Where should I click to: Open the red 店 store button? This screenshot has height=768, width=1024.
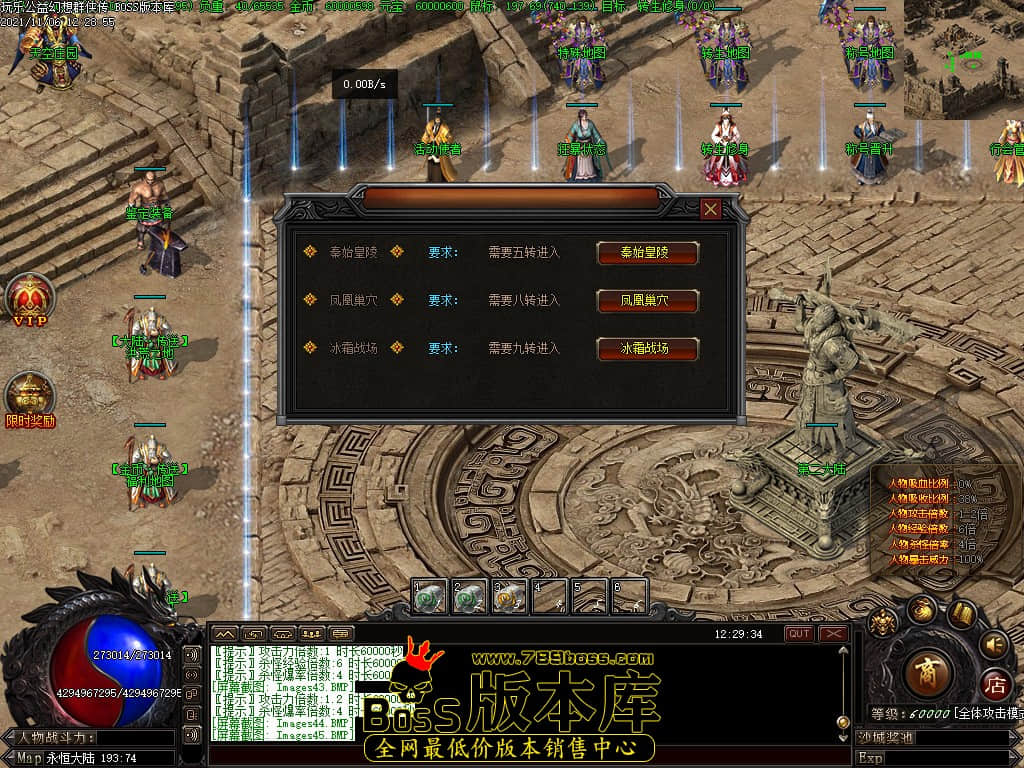(x=994, y=686)
